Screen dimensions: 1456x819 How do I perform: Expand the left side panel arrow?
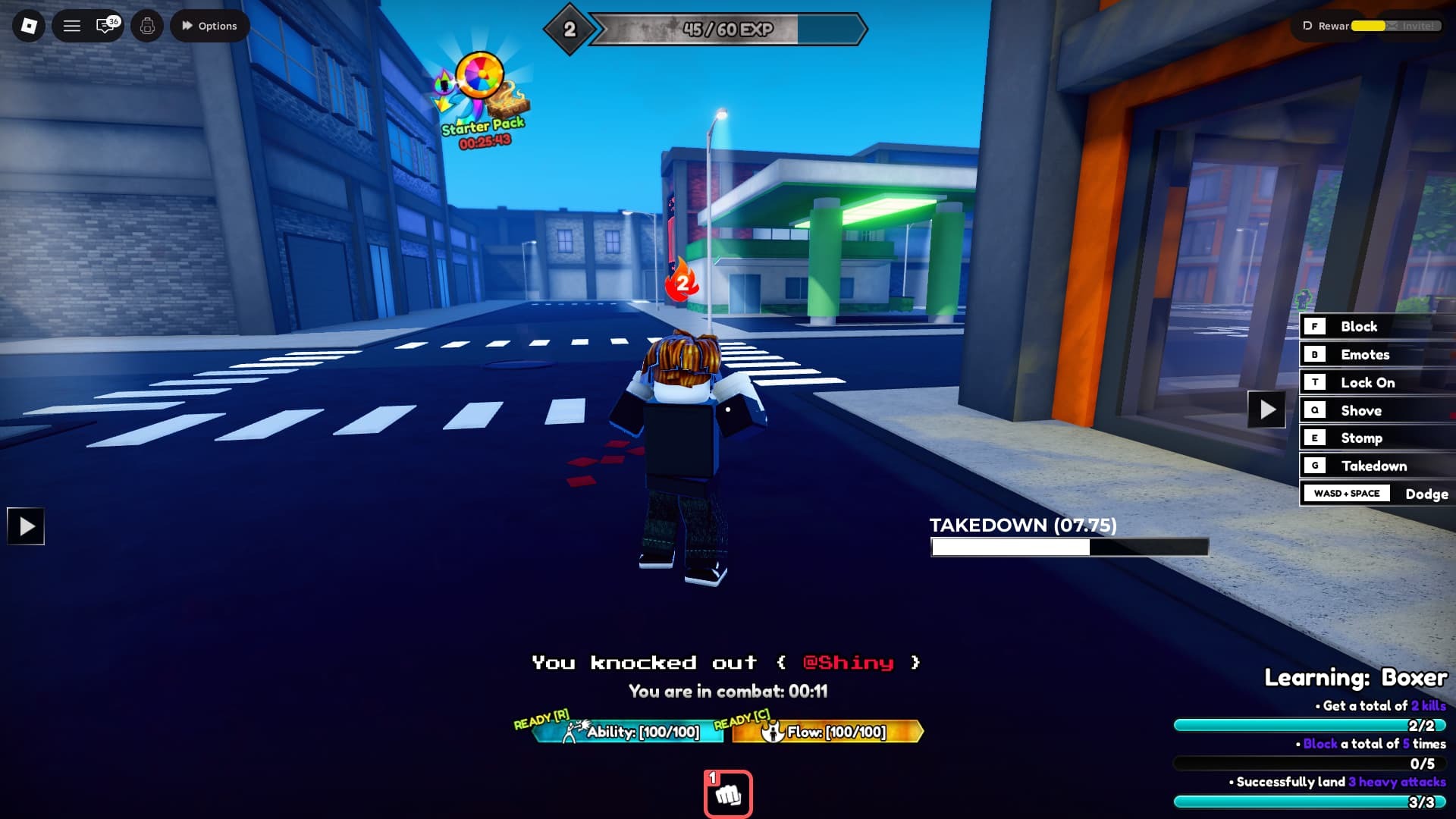26,526
